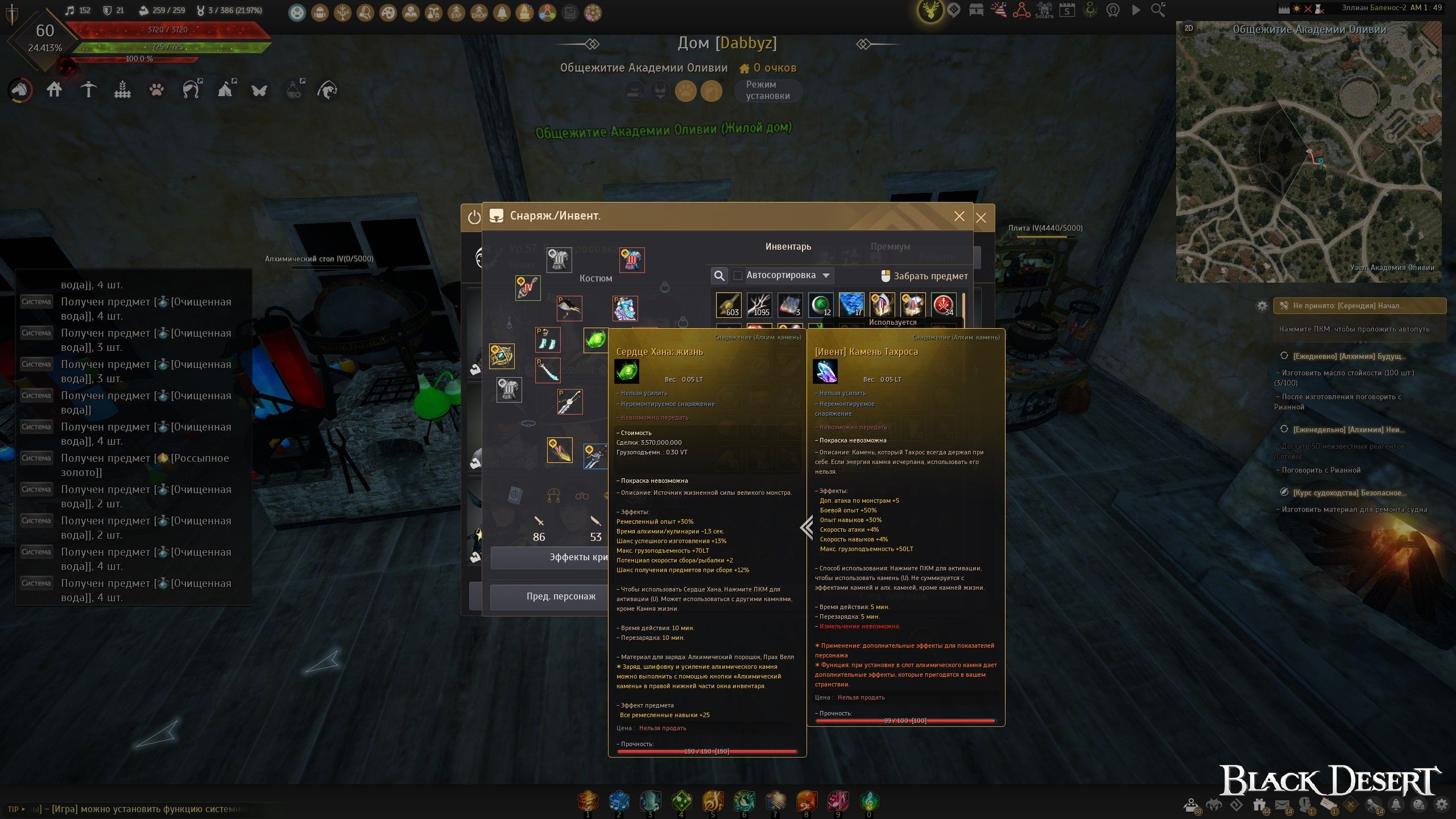Select the inventory item stack of 603
1456x819 pixels.
coord(729,305)
